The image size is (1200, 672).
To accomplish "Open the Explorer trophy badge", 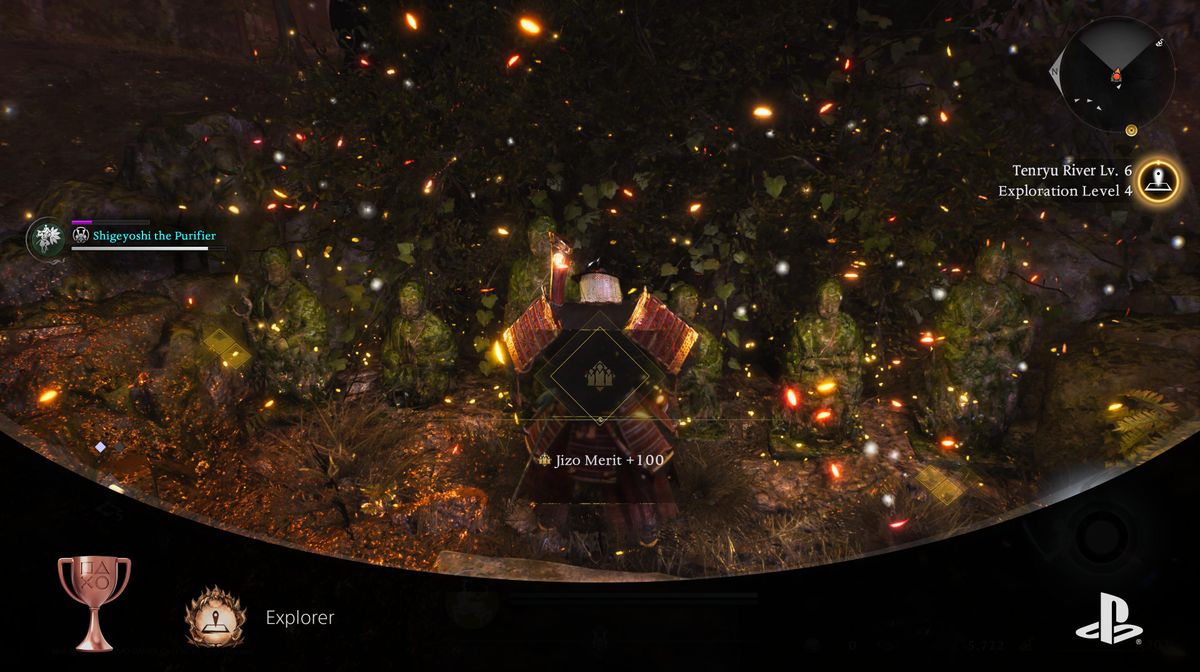I will point(215,616).
